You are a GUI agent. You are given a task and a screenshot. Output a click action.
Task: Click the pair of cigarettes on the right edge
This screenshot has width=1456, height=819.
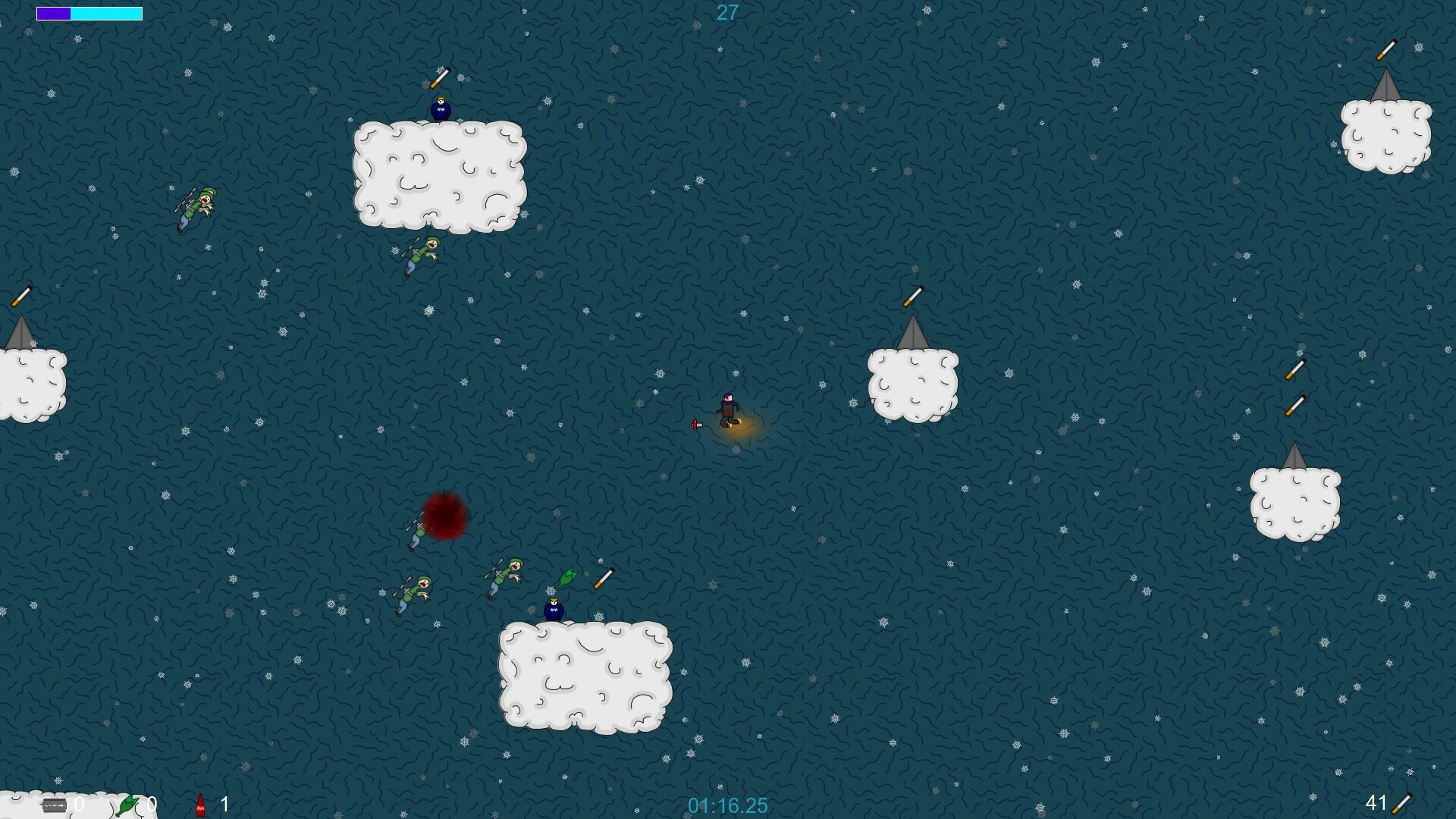click(1297, 387)
